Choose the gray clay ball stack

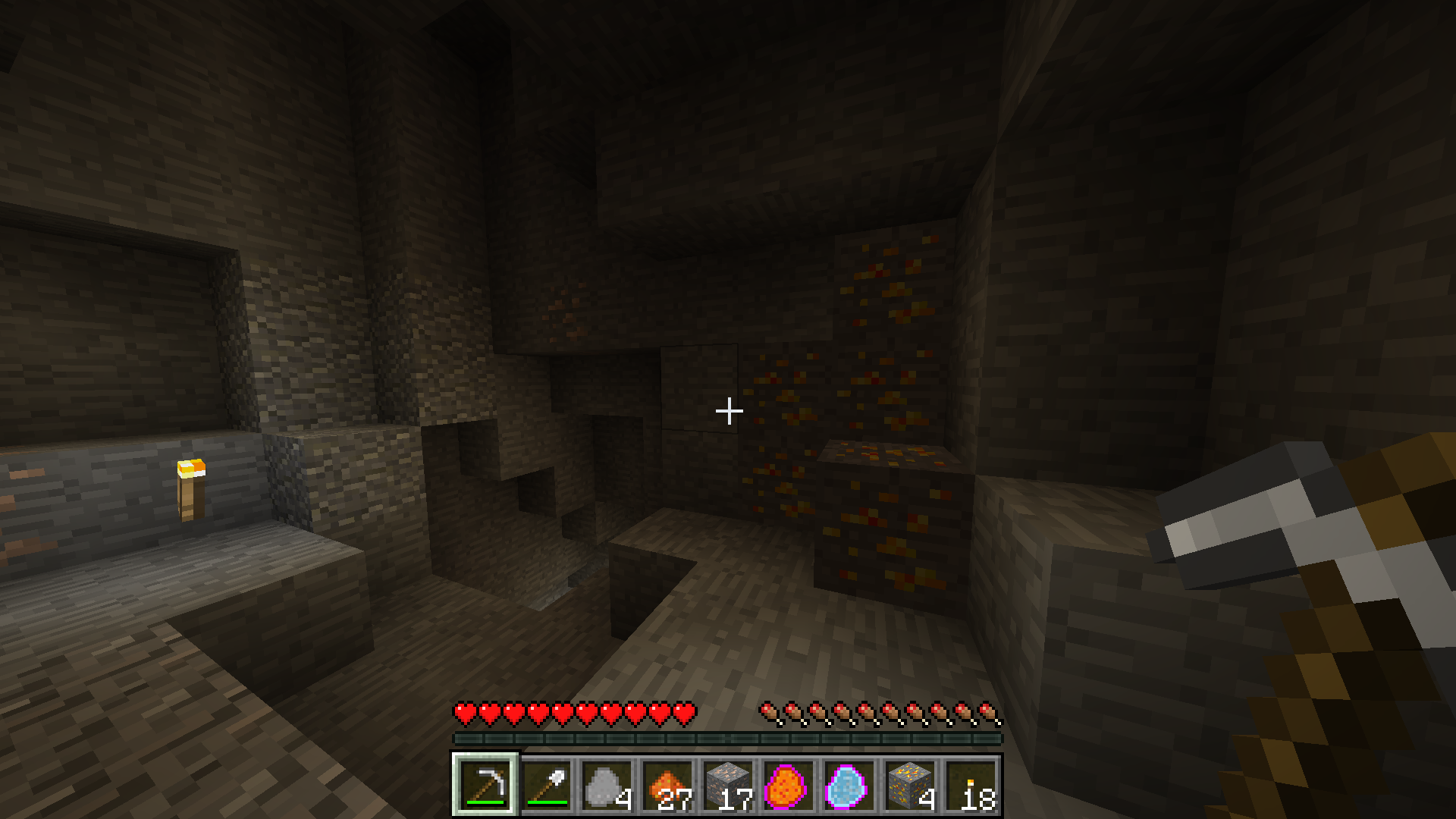(607, 785)
